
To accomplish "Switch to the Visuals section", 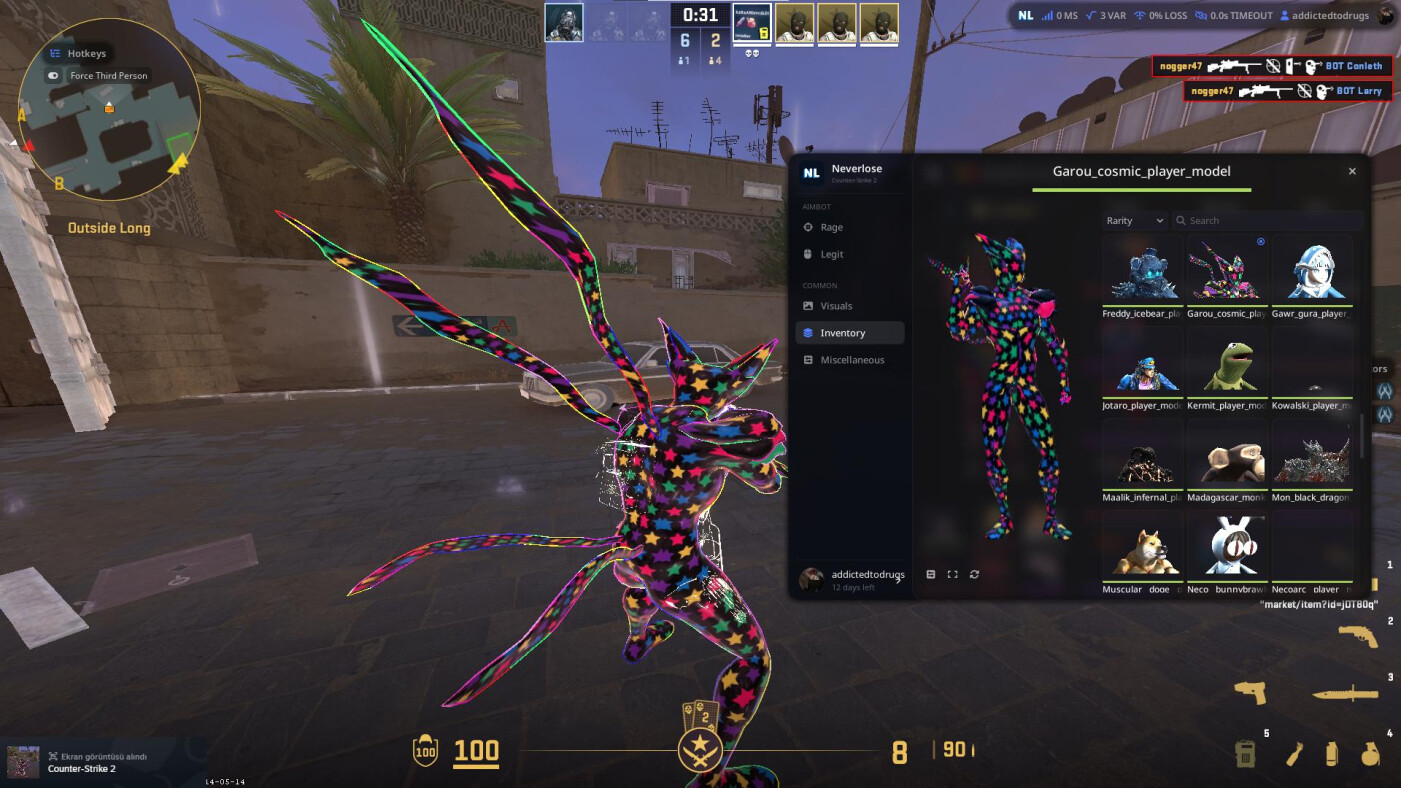I will click(835, 306).
